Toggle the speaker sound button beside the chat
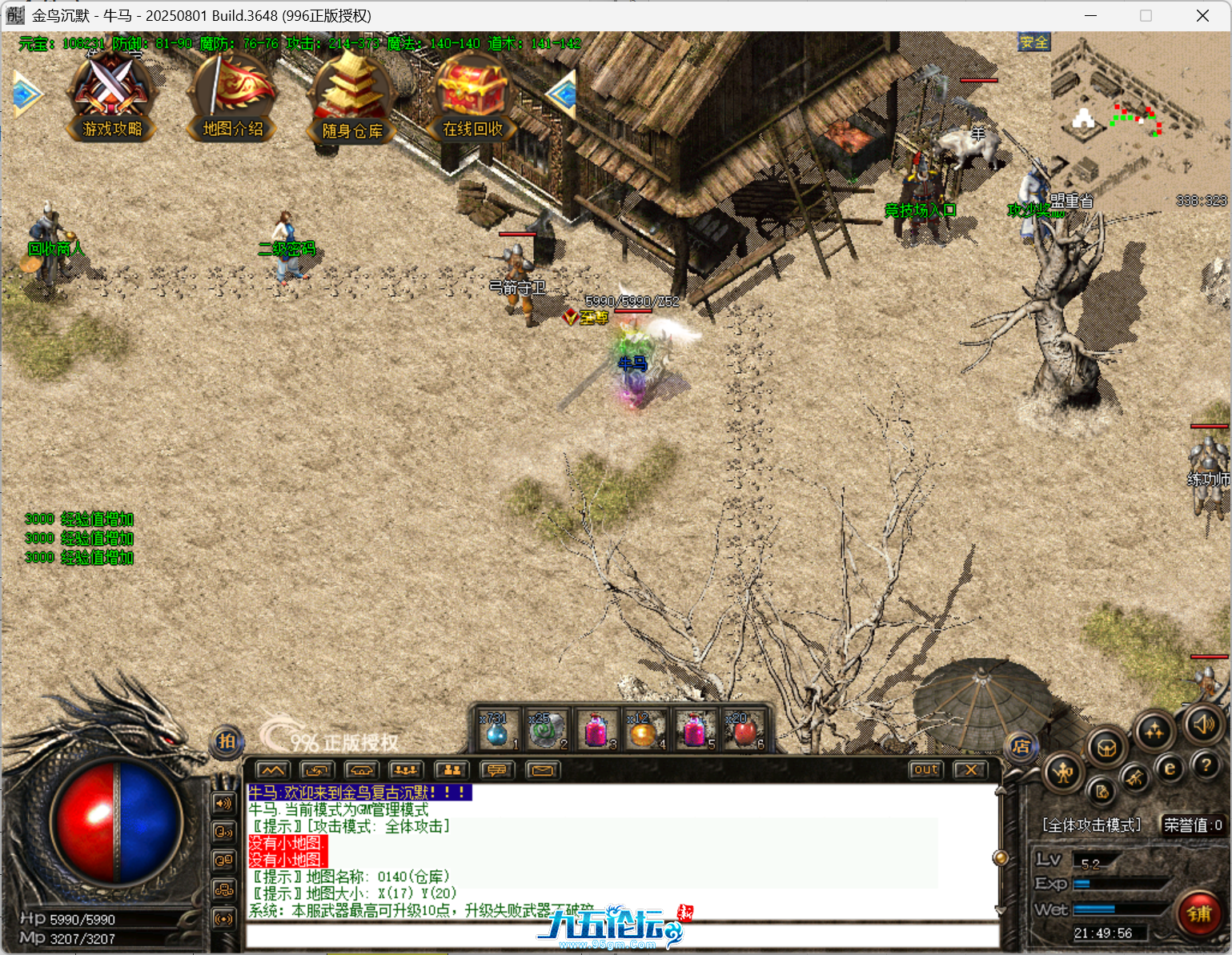The width and height of the screenshot is (1232, 955). [x=223, y=802]
